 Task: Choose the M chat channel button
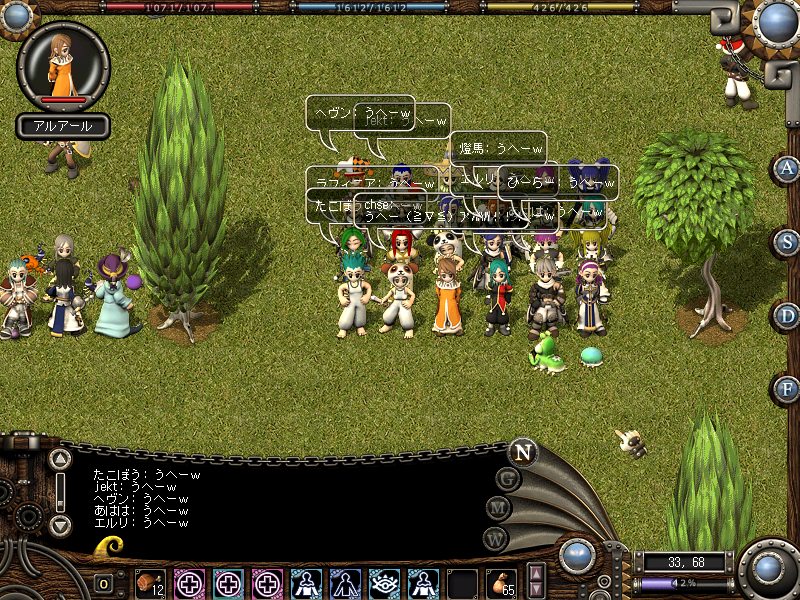pyautogui.click(x=499, y=508)
